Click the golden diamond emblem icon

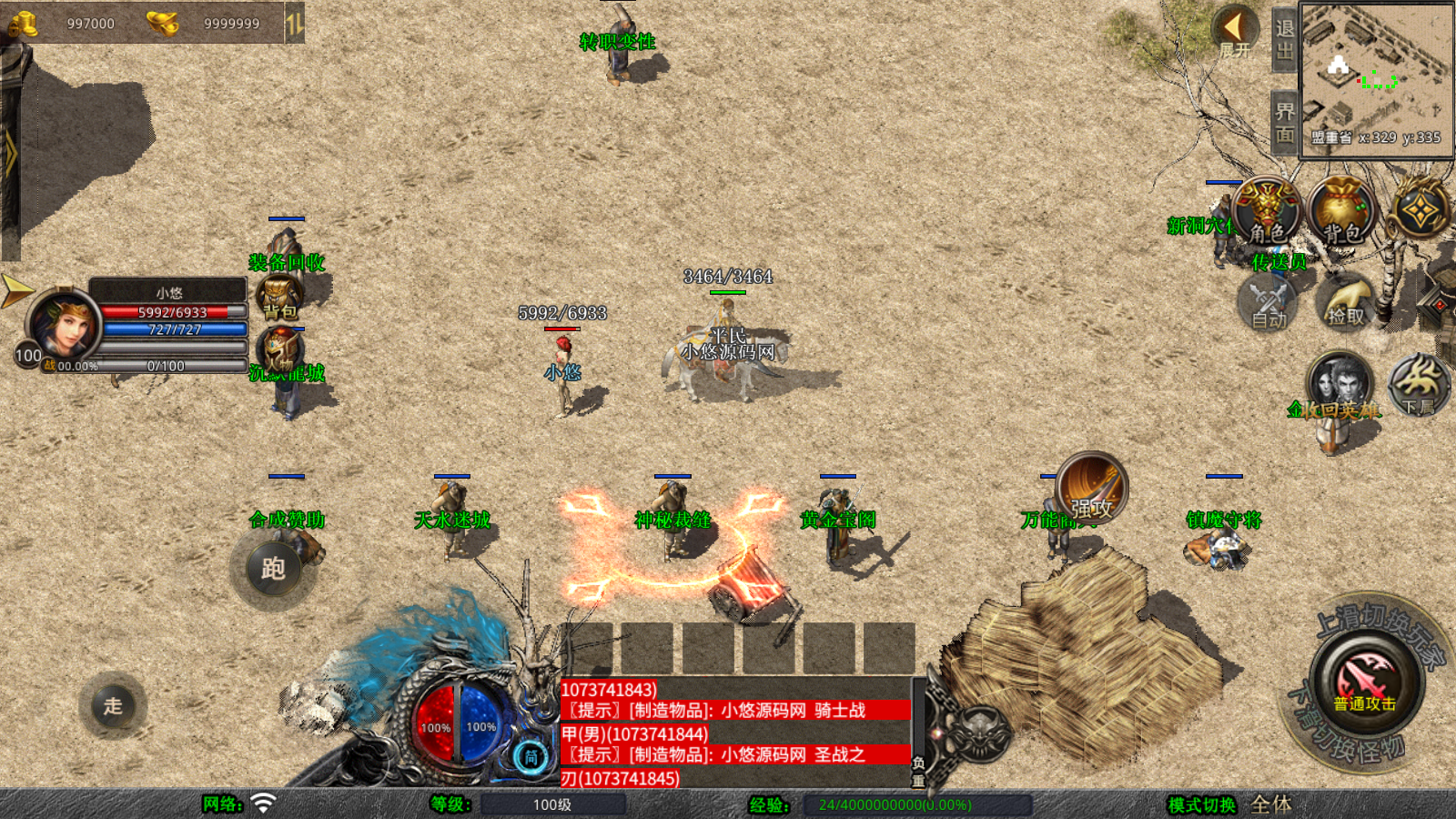1420,212
